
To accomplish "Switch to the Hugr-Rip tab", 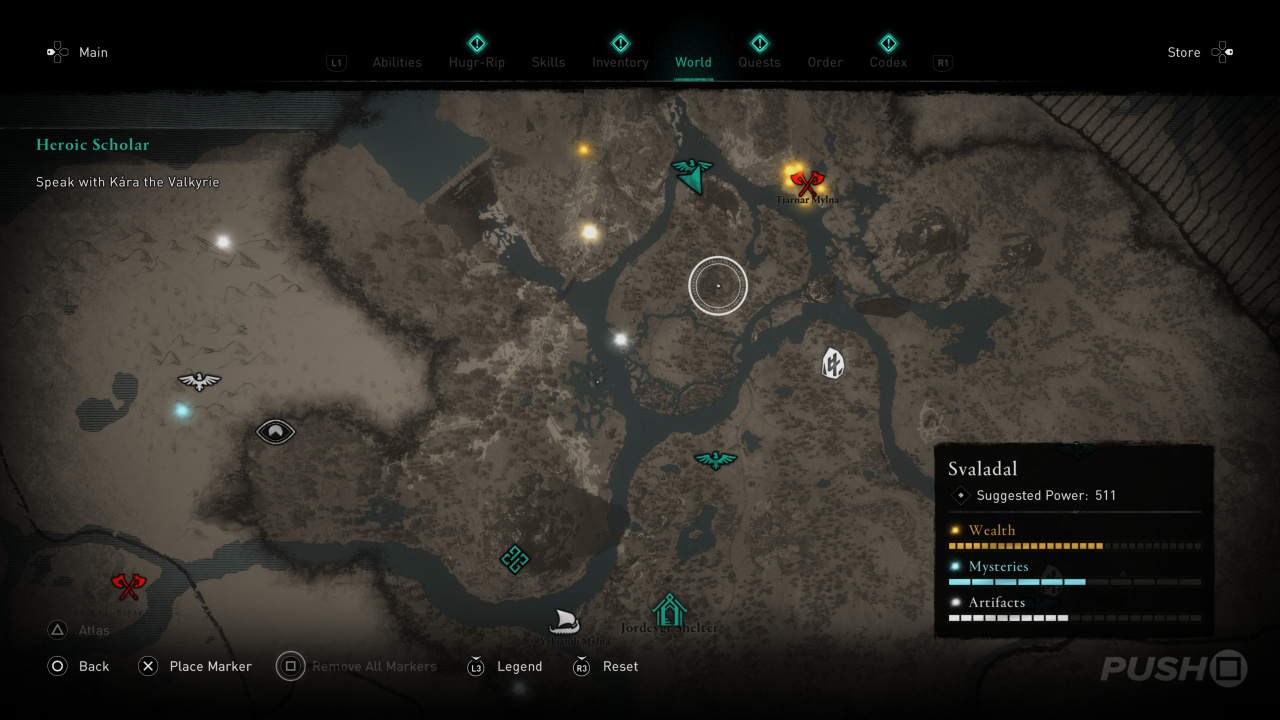I will click(477, 62).
